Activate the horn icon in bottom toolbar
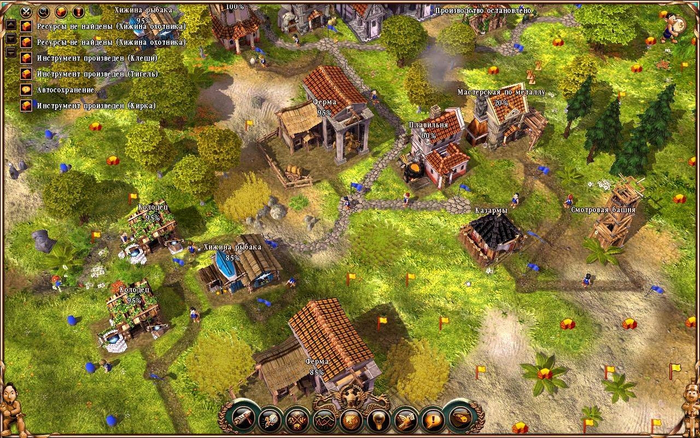The image size is (700, 438). (x=459, y=418)
